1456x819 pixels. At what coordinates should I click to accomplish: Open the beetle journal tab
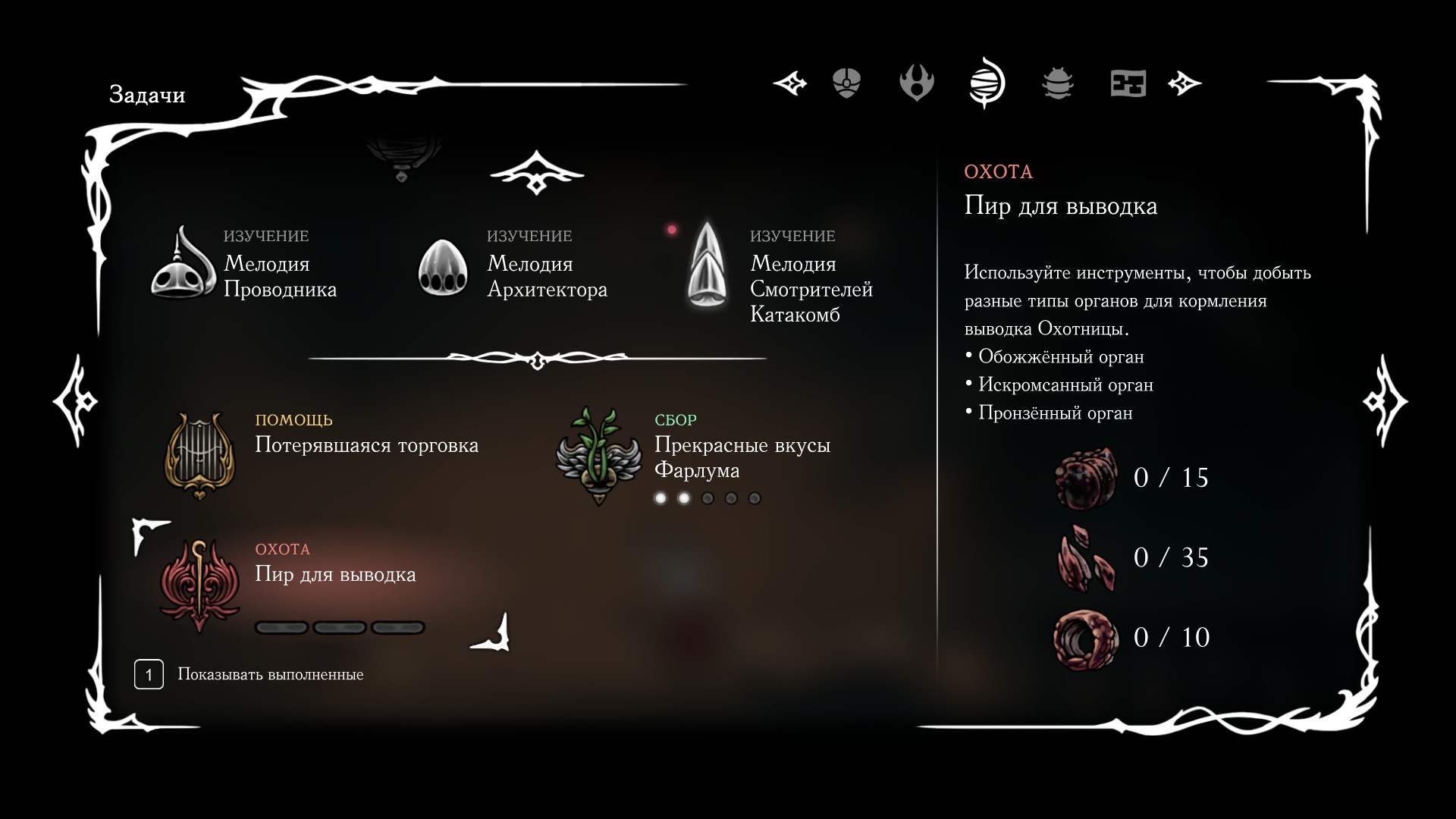[x=1057, y=83]
